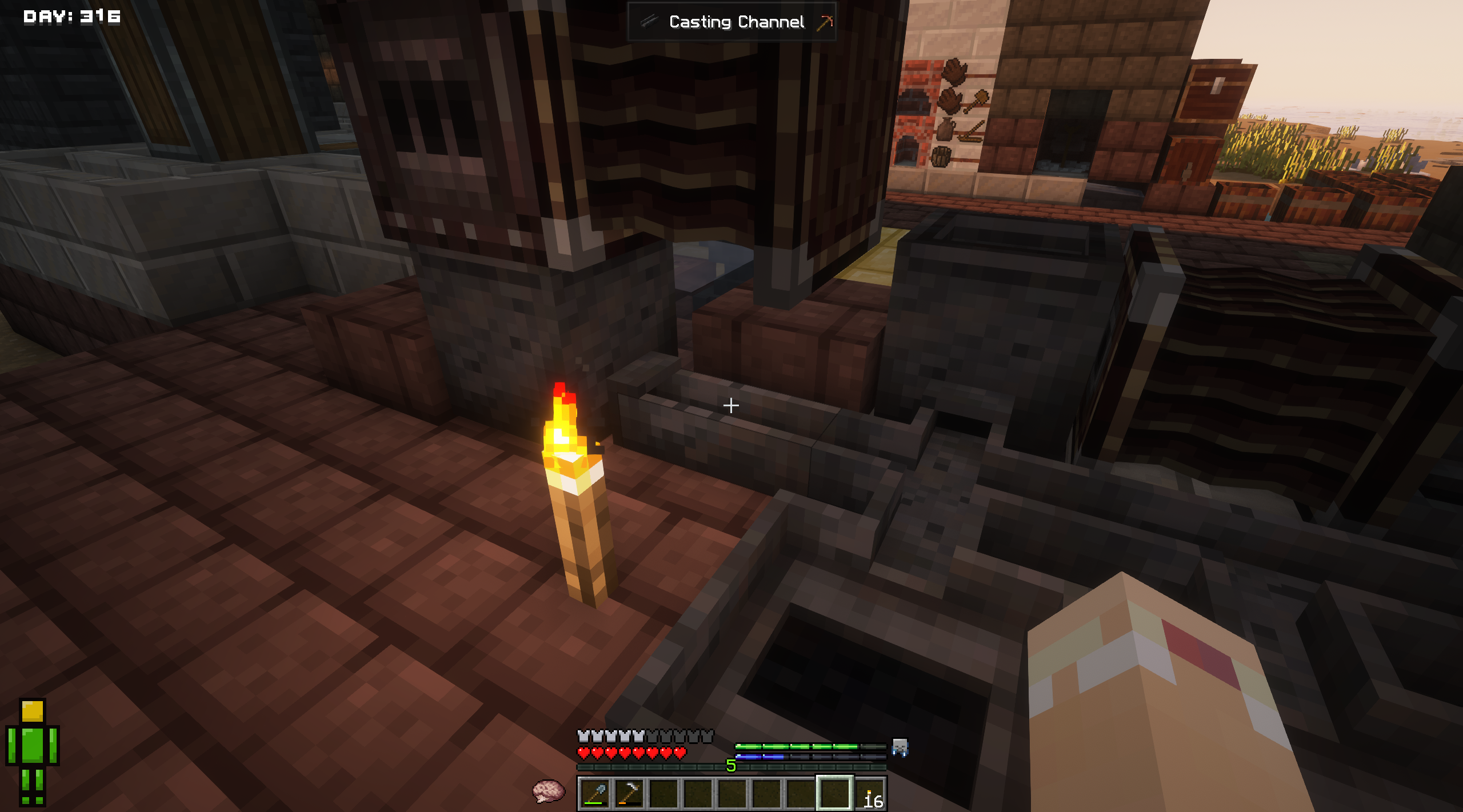
Task: Click the brain icon beside the hotbar
Action: tap(548, 791)
